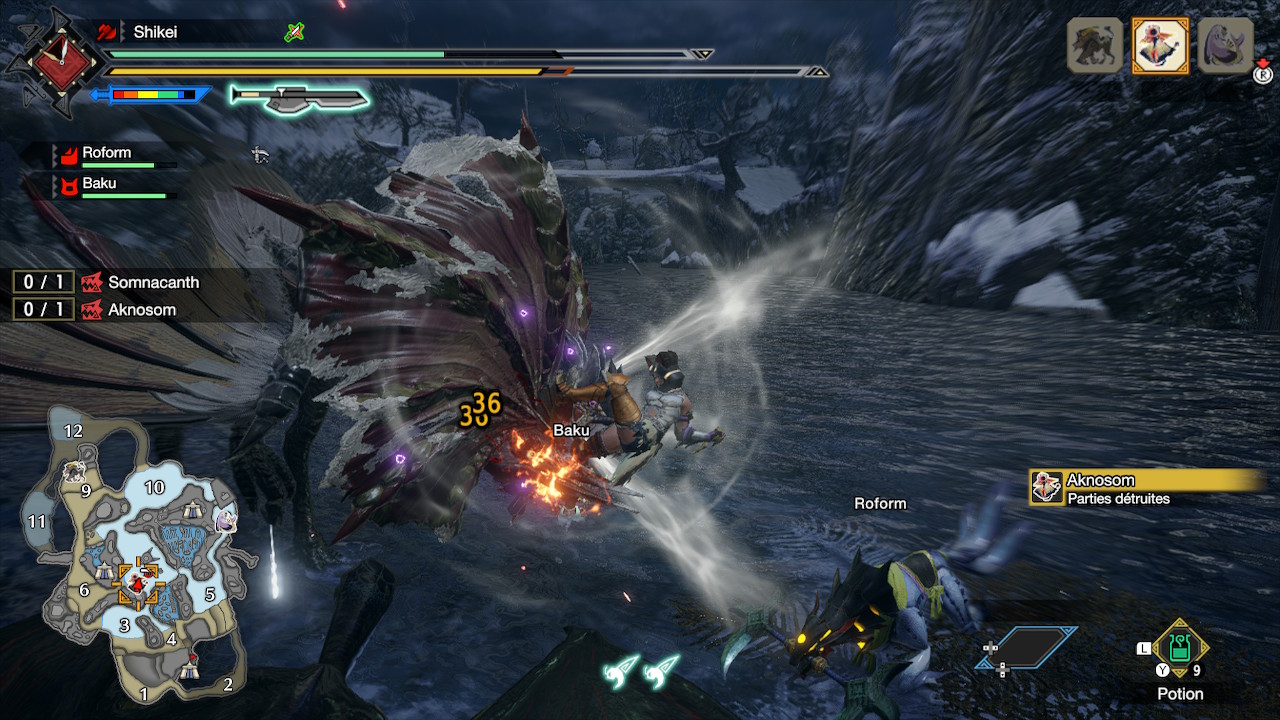Viewport: 1280px width, 720px height.
Task: Click the camp tent marker near area 2
Action: [x=190, y=673]
